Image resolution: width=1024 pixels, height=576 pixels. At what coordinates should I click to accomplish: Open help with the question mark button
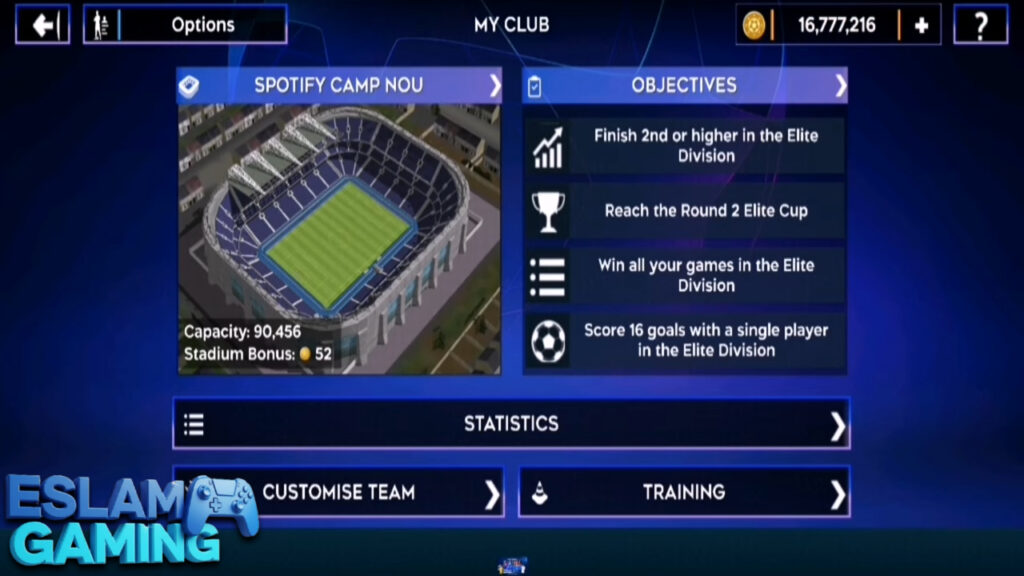click(x=980, y=25)
